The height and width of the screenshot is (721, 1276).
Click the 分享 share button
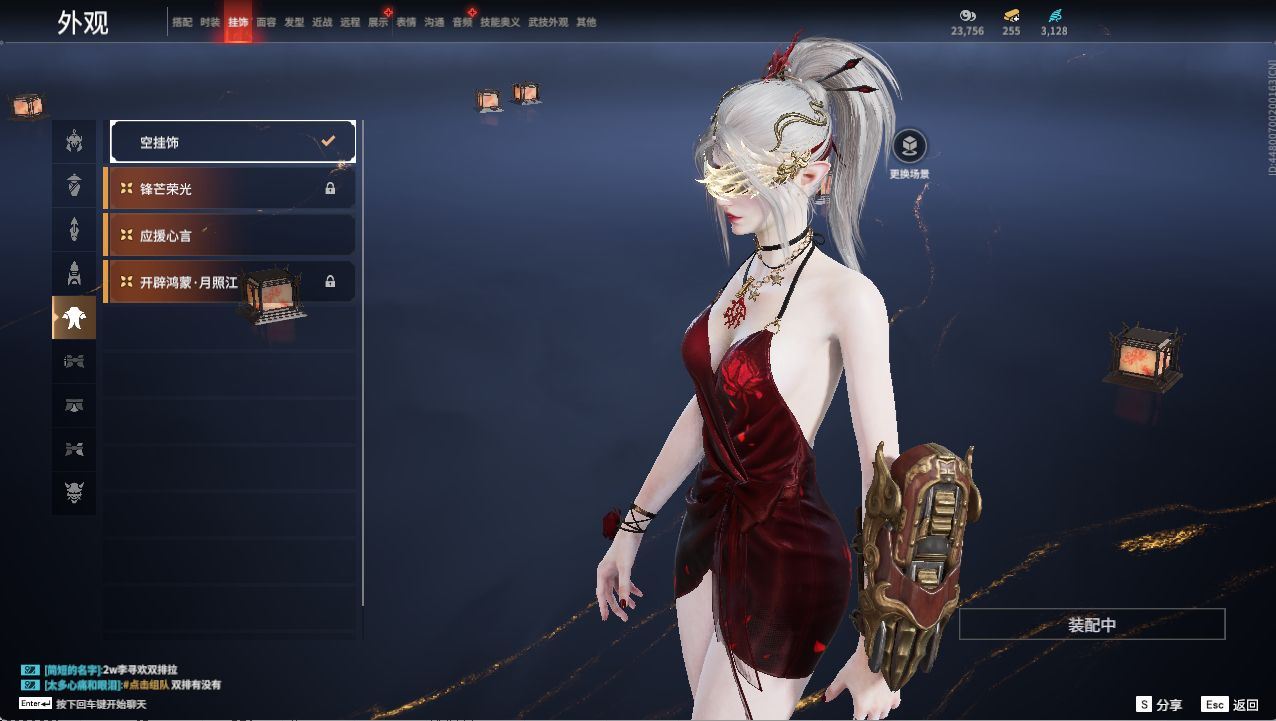pyautogui.click(x=1159, y=705)
